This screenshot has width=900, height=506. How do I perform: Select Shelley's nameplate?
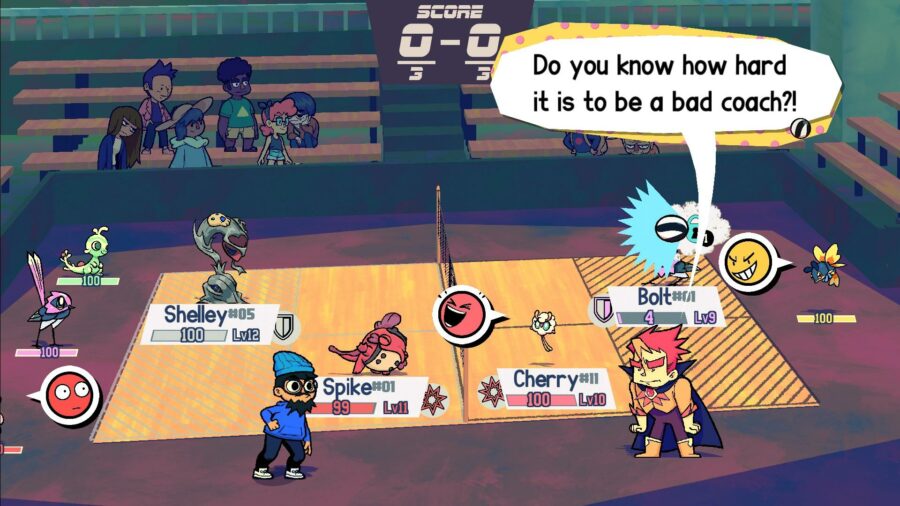[x=205, y=324]
